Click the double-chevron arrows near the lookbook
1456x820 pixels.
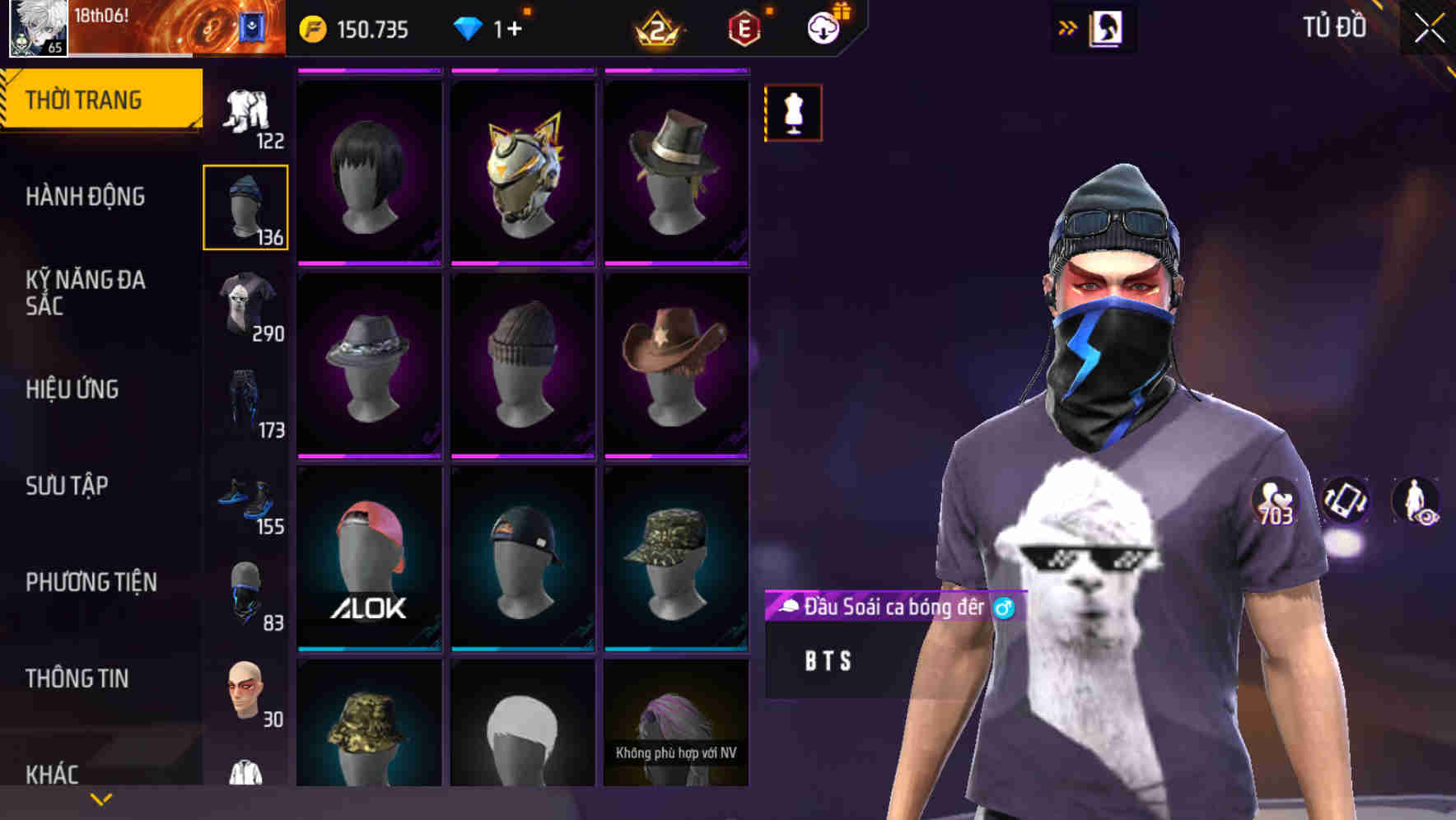(x=1068, y=27)
